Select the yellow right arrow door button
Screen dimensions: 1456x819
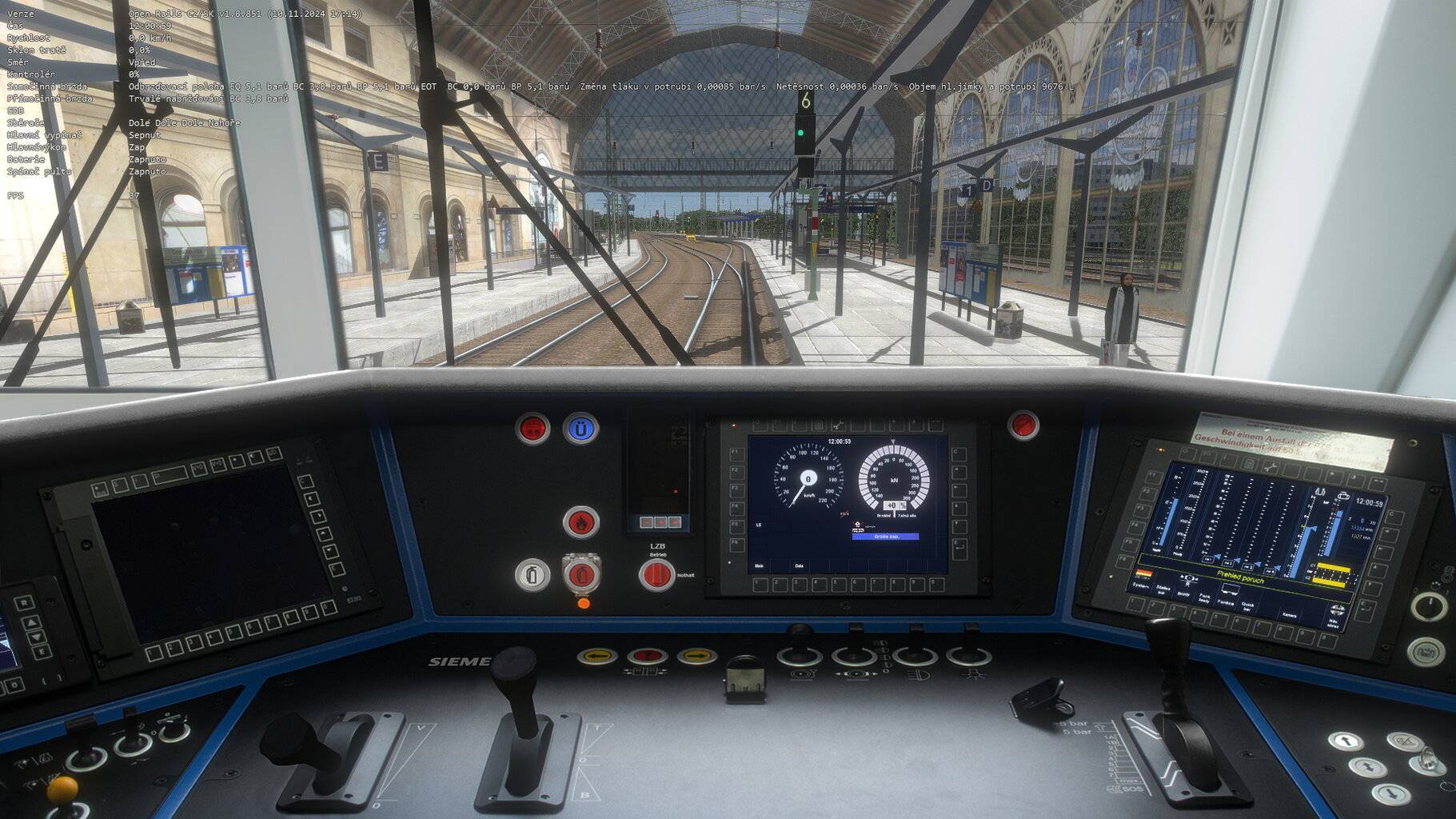pos(696,657)
